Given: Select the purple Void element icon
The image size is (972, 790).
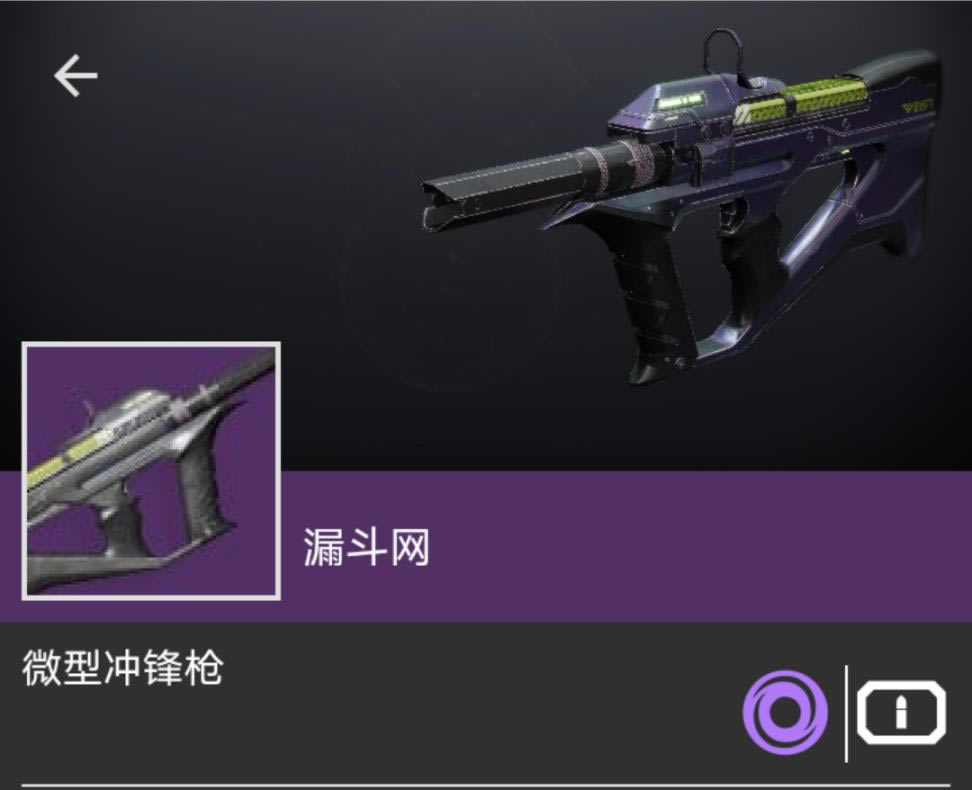Looking at the screenshot, I should (x=785, y=712).
